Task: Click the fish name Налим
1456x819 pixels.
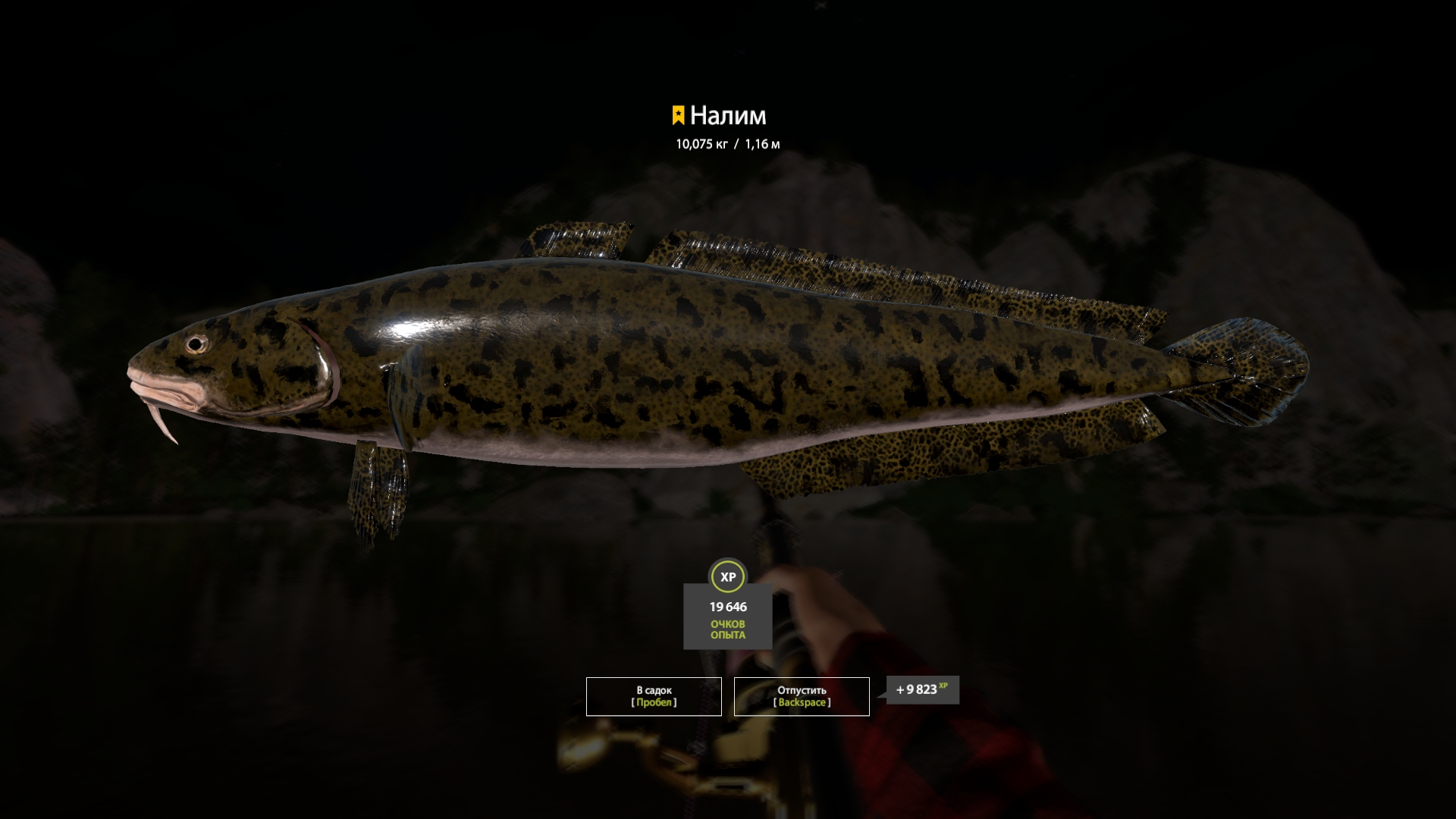Action: click(730, 115)
